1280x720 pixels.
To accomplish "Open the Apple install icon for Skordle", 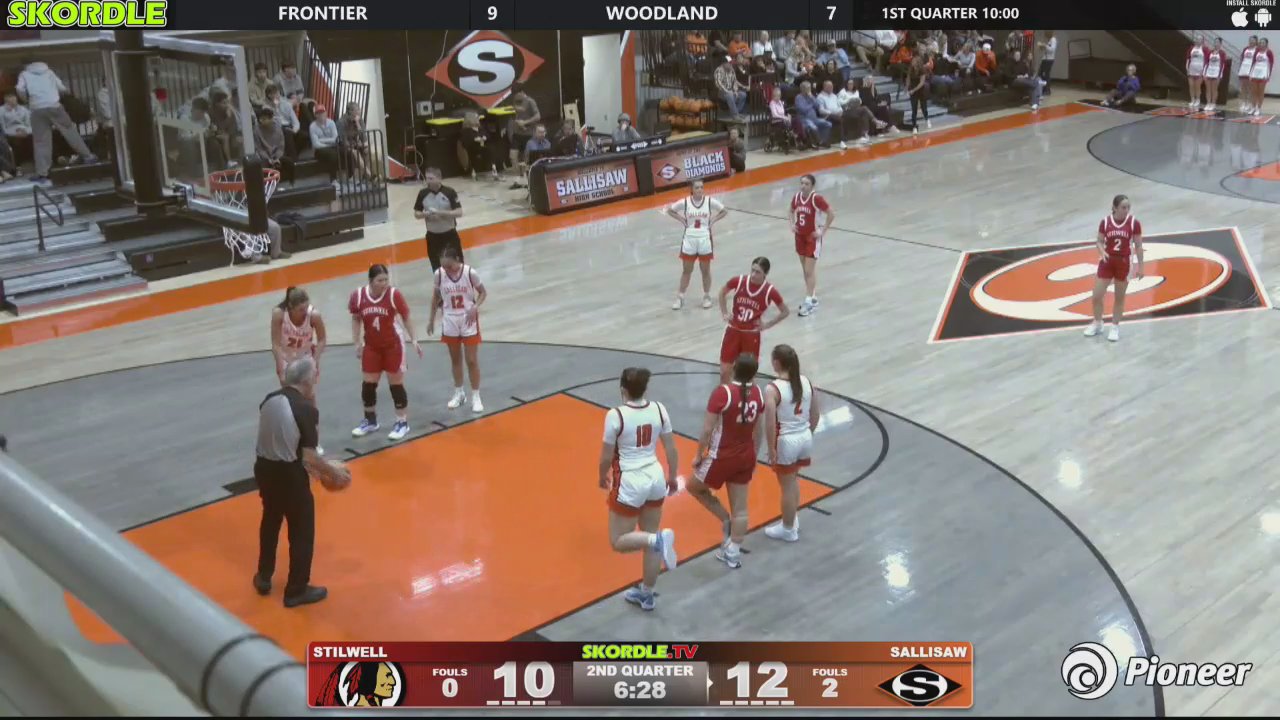I will tap(1240, 18).
